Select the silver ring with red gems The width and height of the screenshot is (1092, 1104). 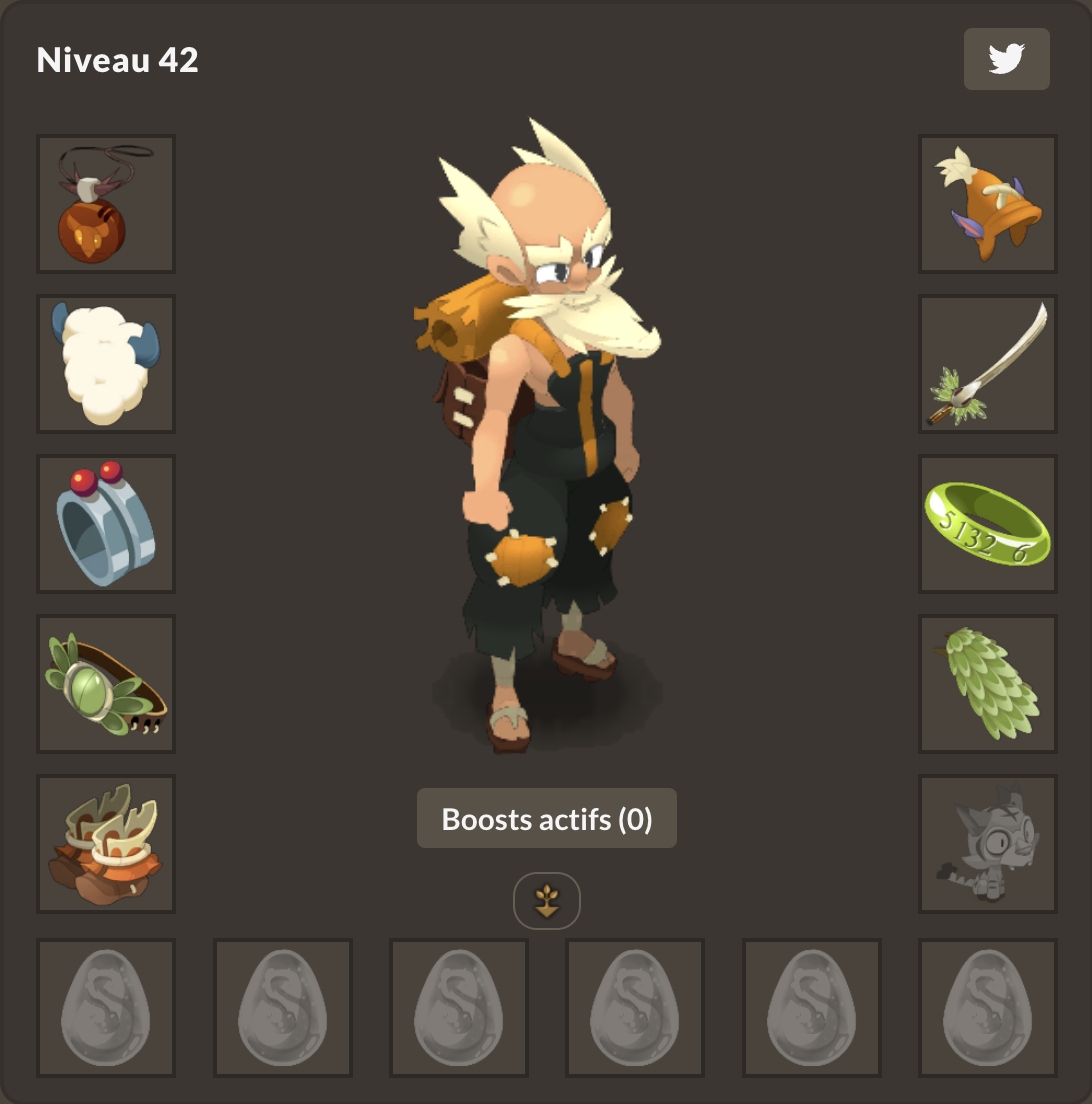[x=106, y=524]
